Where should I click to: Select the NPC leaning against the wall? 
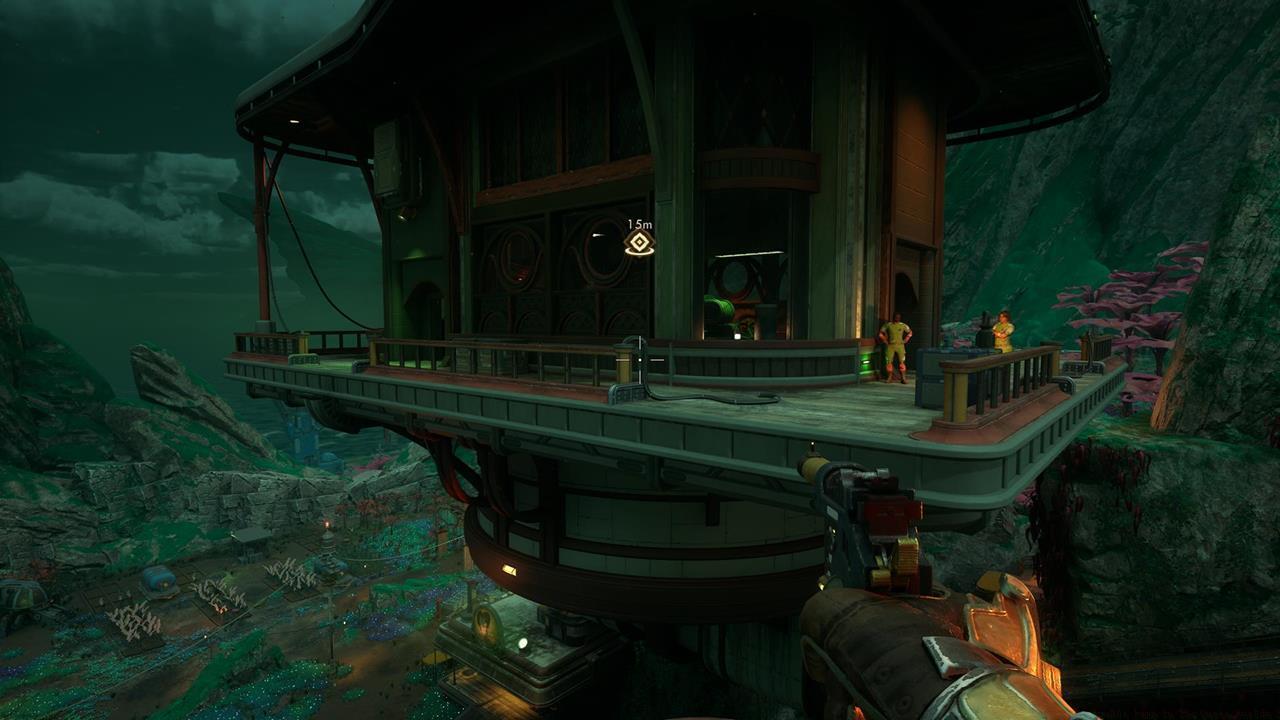click(898, 345)
